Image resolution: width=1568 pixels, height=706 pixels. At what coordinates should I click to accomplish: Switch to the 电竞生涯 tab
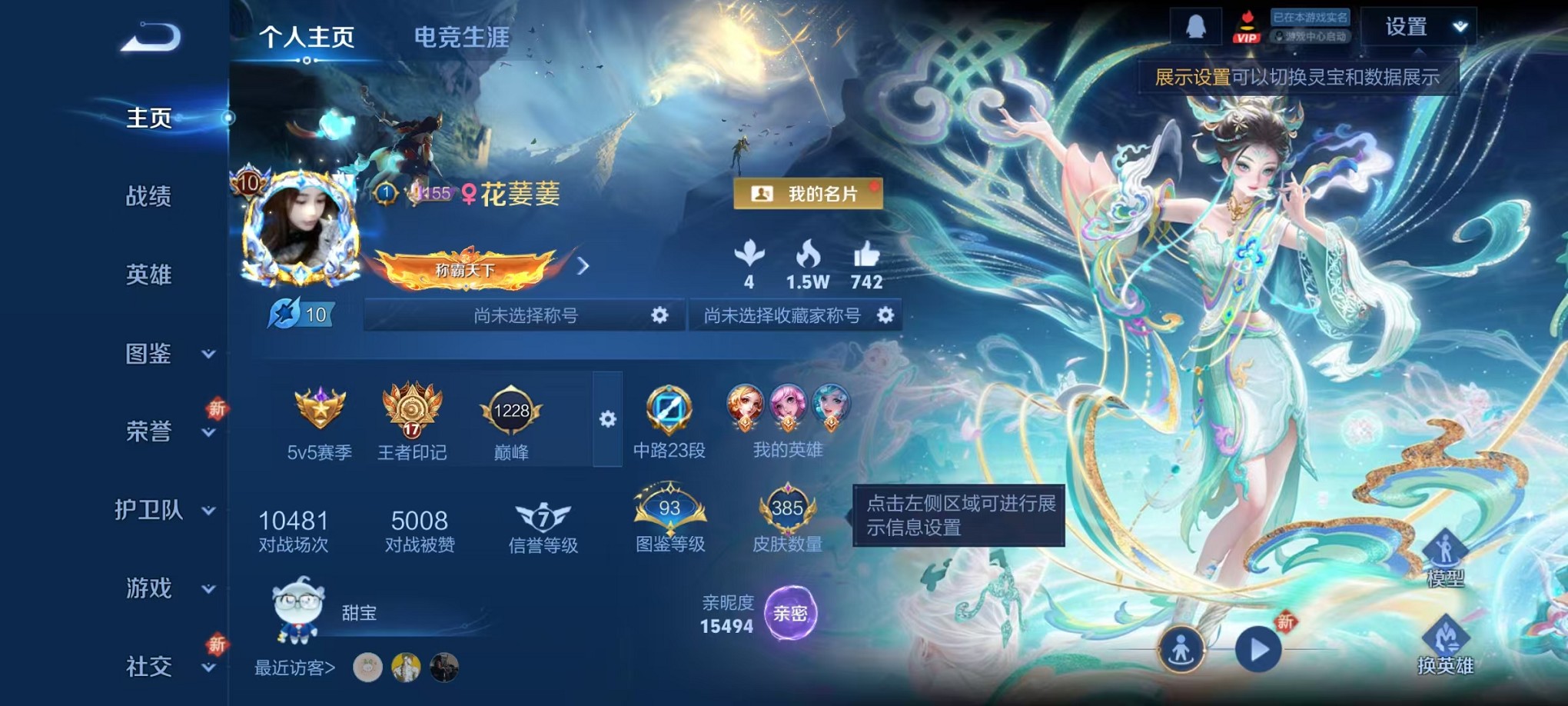[x=460, y=36]
